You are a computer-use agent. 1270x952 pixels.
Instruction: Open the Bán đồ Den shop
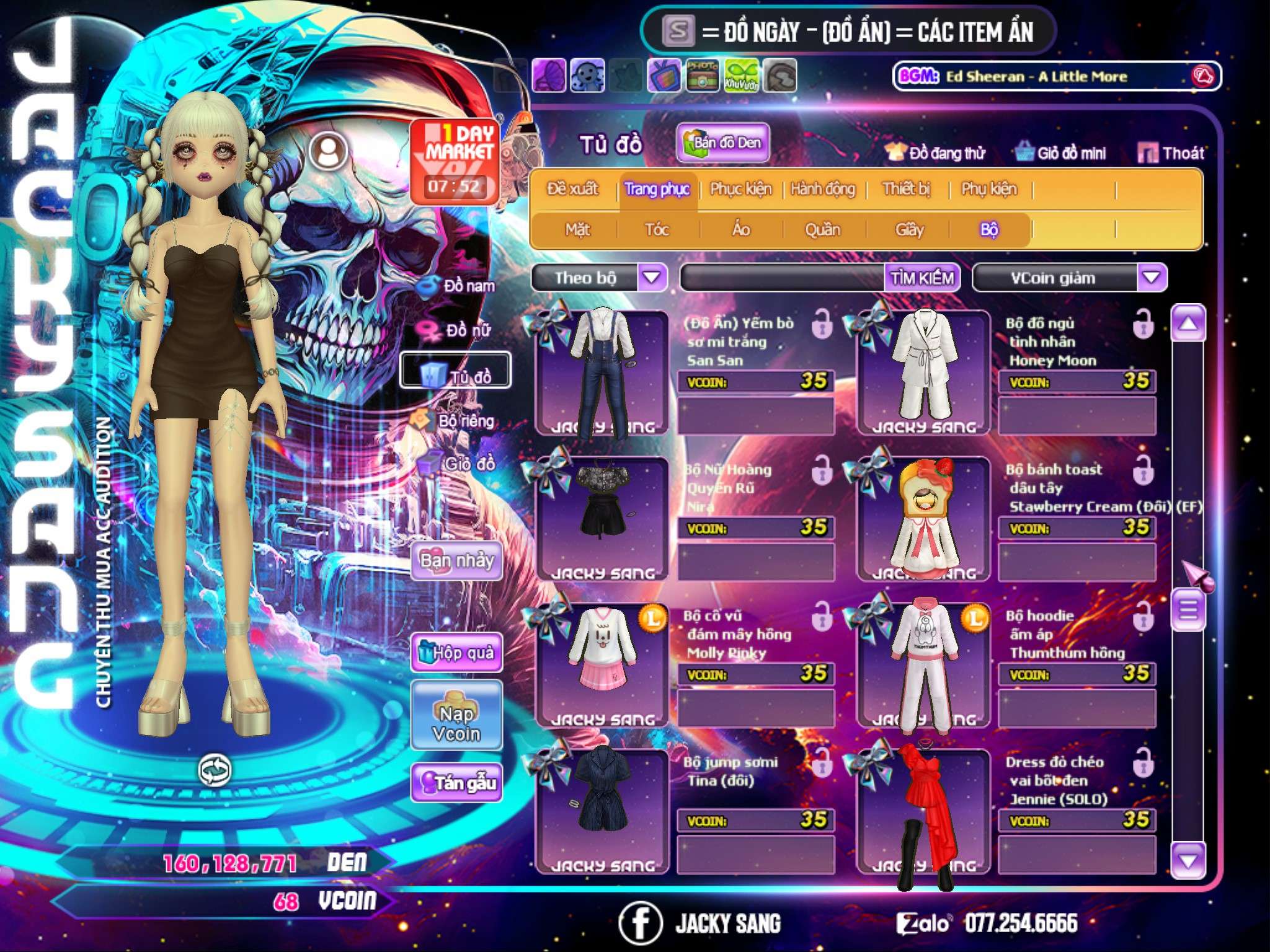pyautogui.click(x=722, y=143)
